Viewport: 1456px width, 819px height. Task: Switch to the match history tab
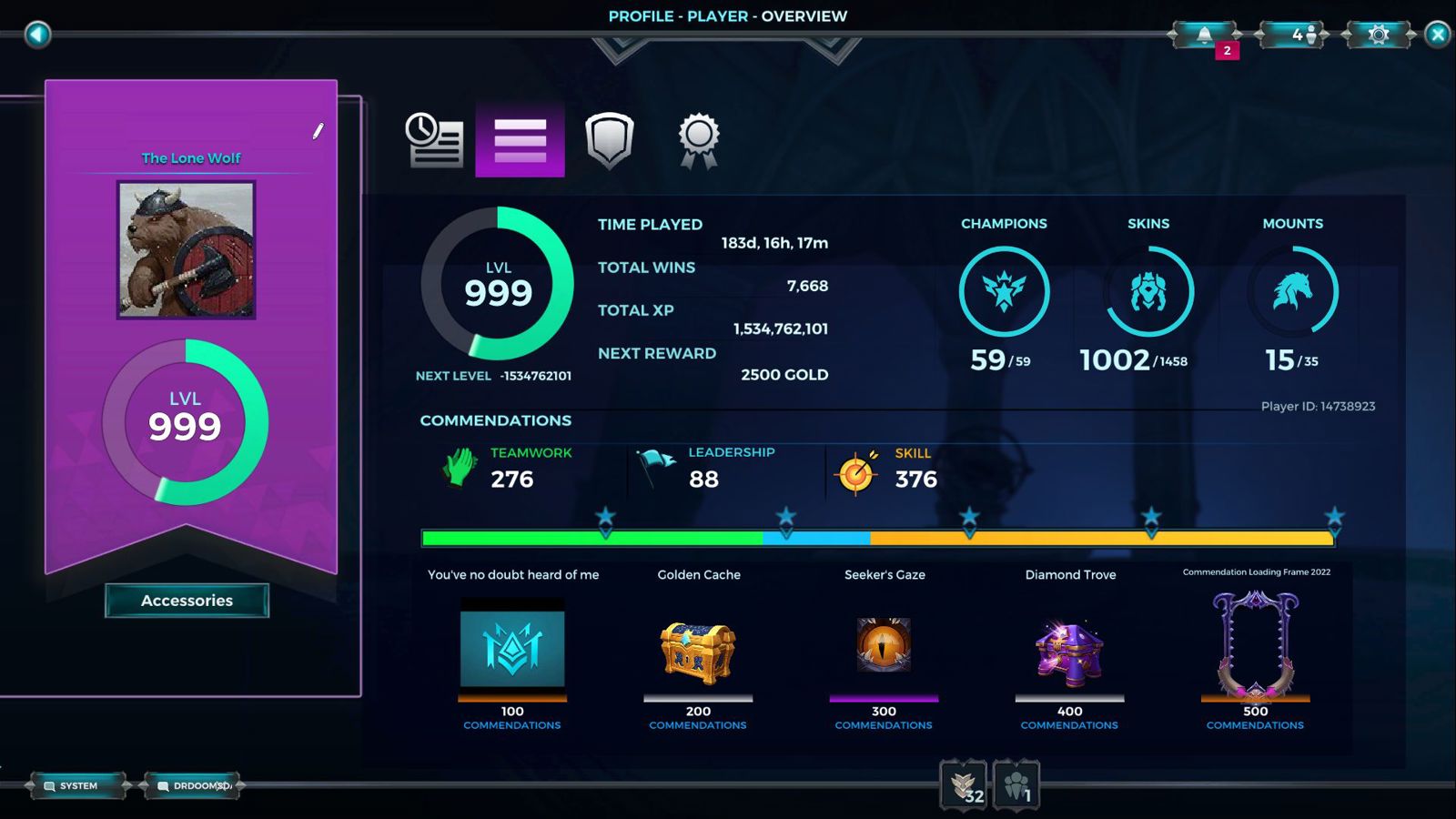(x=434, y=140)
